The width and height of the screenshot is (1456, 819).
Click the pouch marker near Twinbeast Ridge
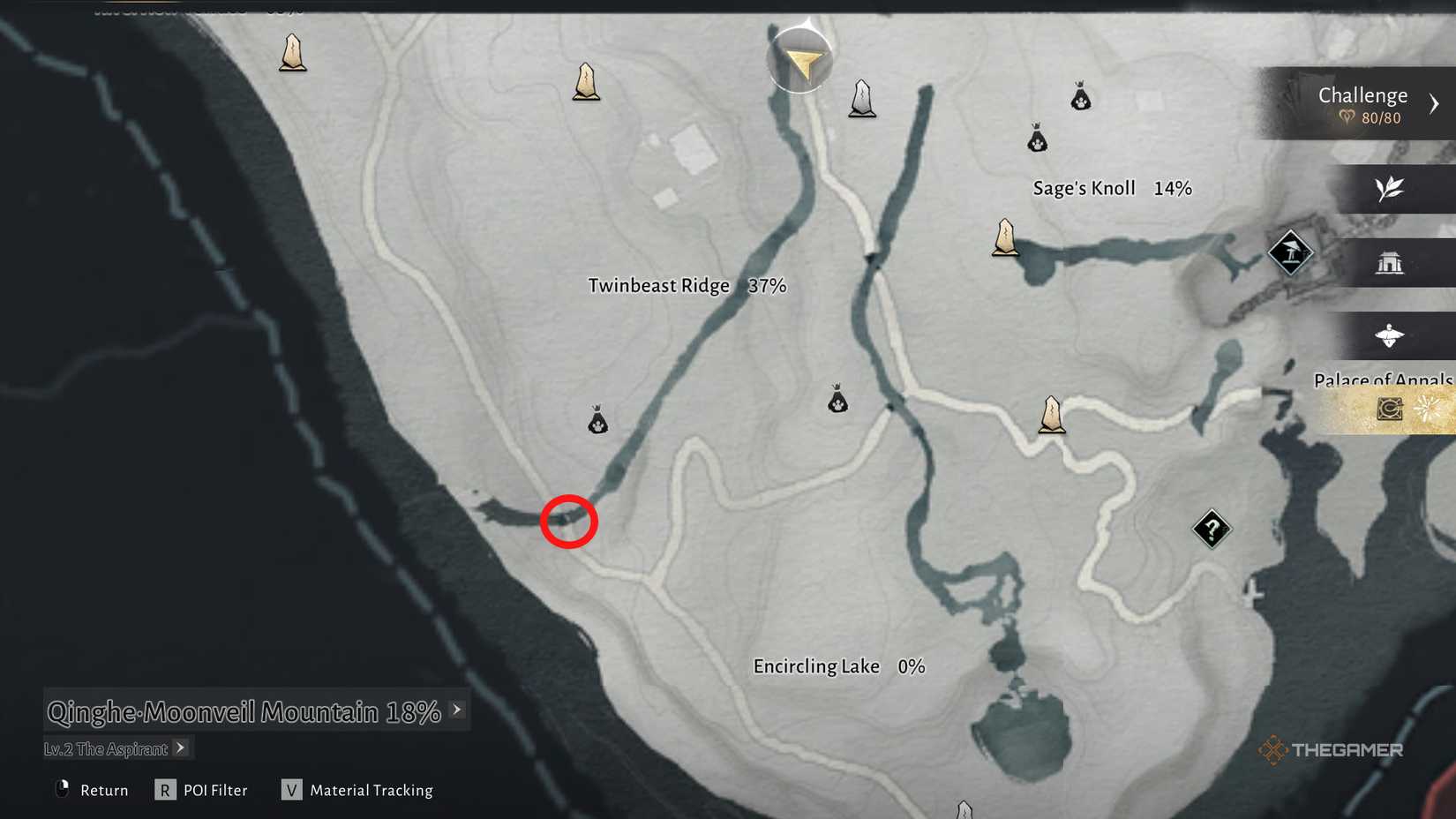point(597,420)
